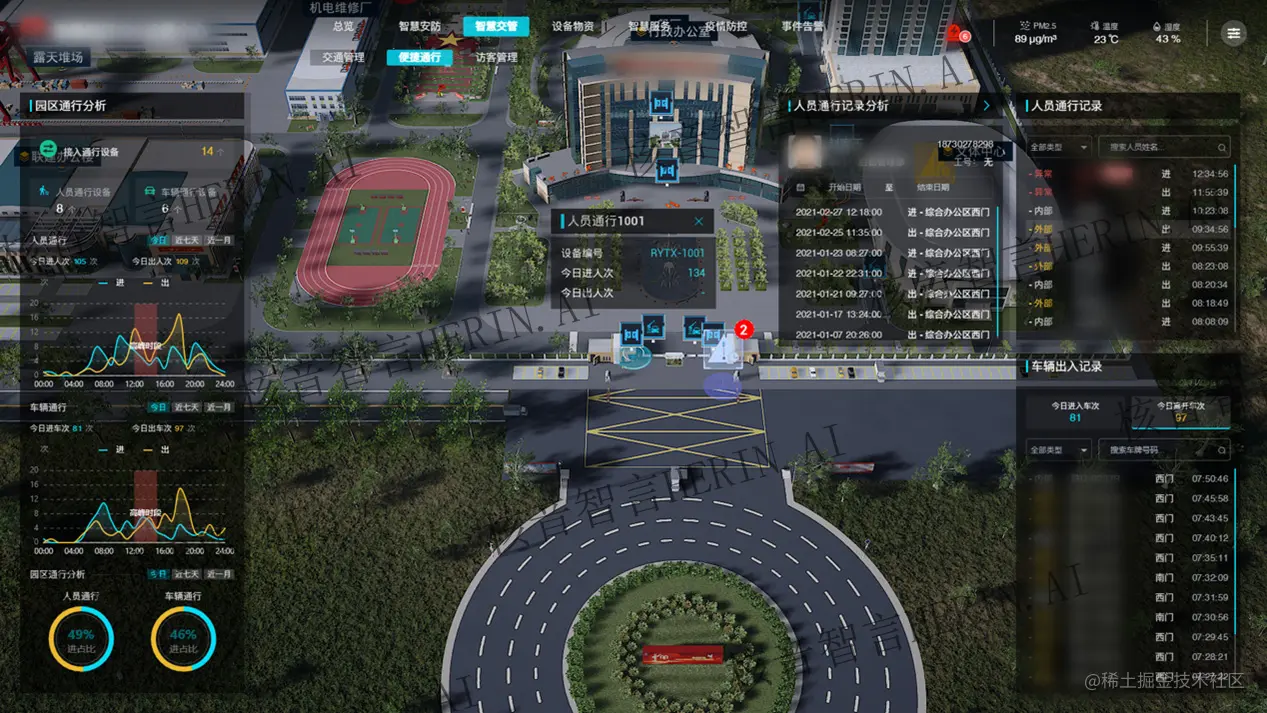Open the 事件告警 tab
The width and height of the screenshot is (1267, 713).
802,26
